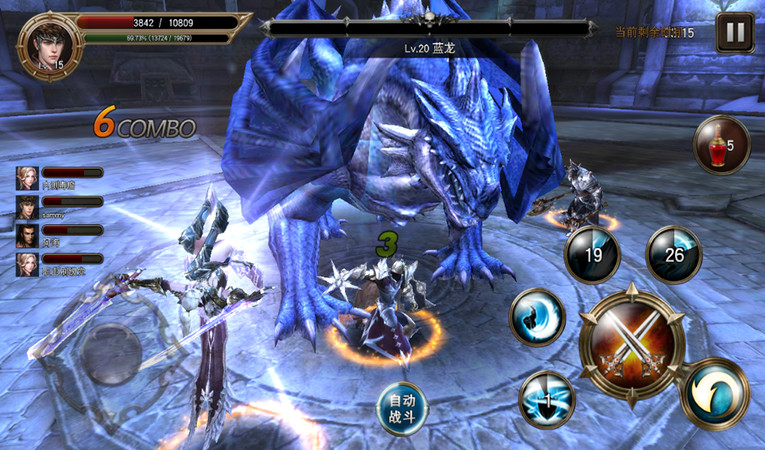Screen dimensions: 765x450
Task: Tap the crossed swords attack button
Action: click(632, 346)
